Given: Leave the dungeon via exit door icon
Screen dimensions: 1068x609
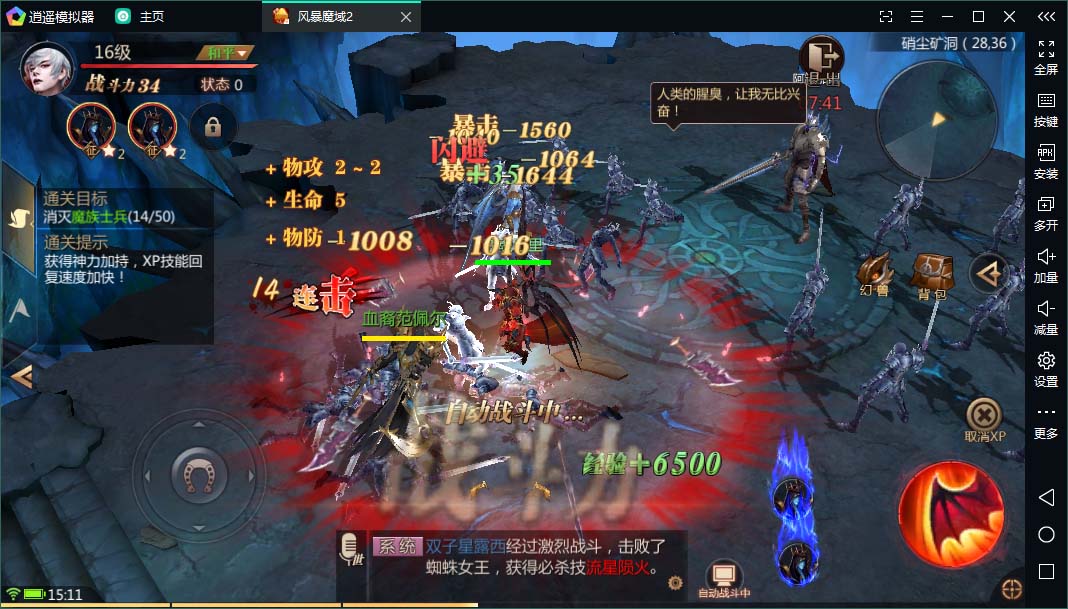Looking at the screenshot, I should [822, 57].
